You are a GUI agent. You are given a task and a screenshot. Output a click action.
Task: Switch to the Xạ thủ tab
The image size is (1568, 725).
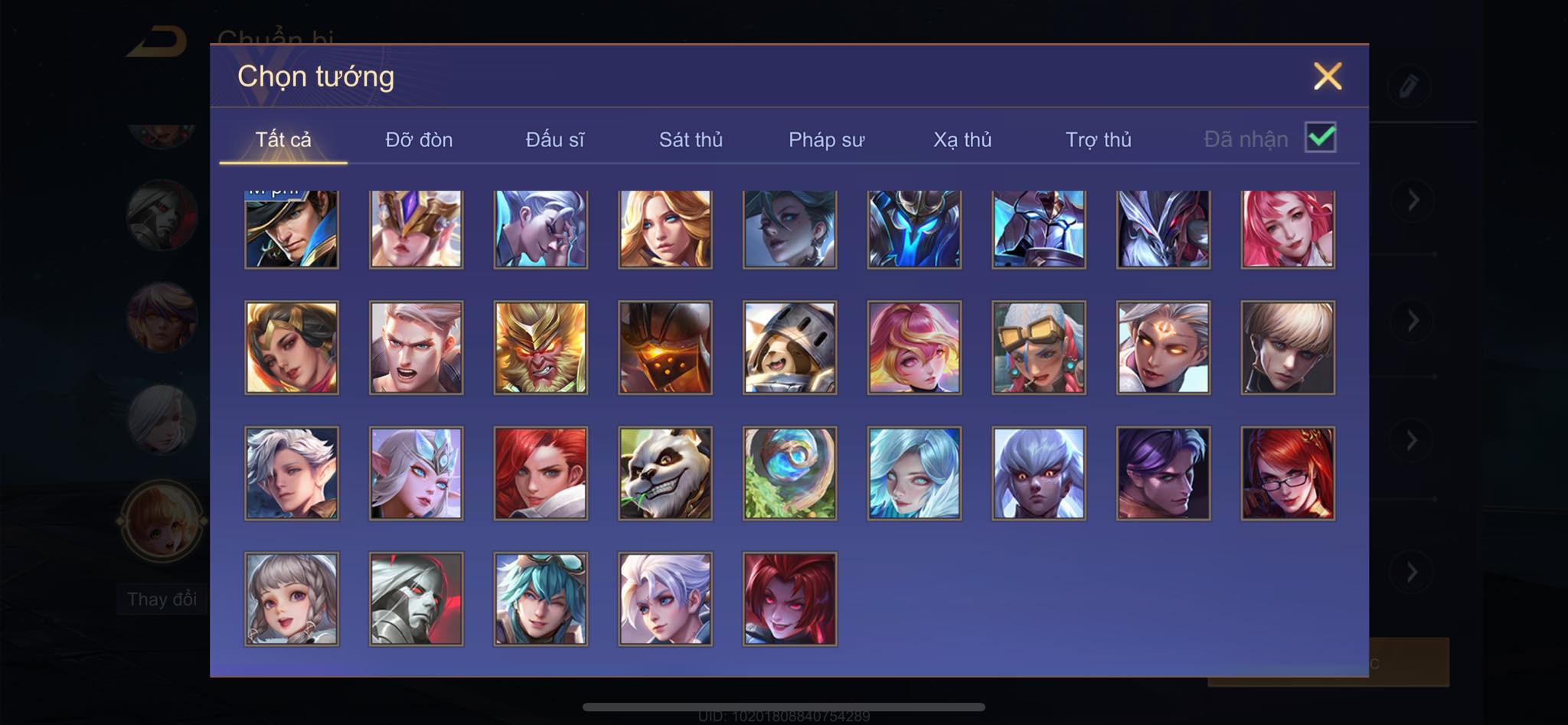962,140
